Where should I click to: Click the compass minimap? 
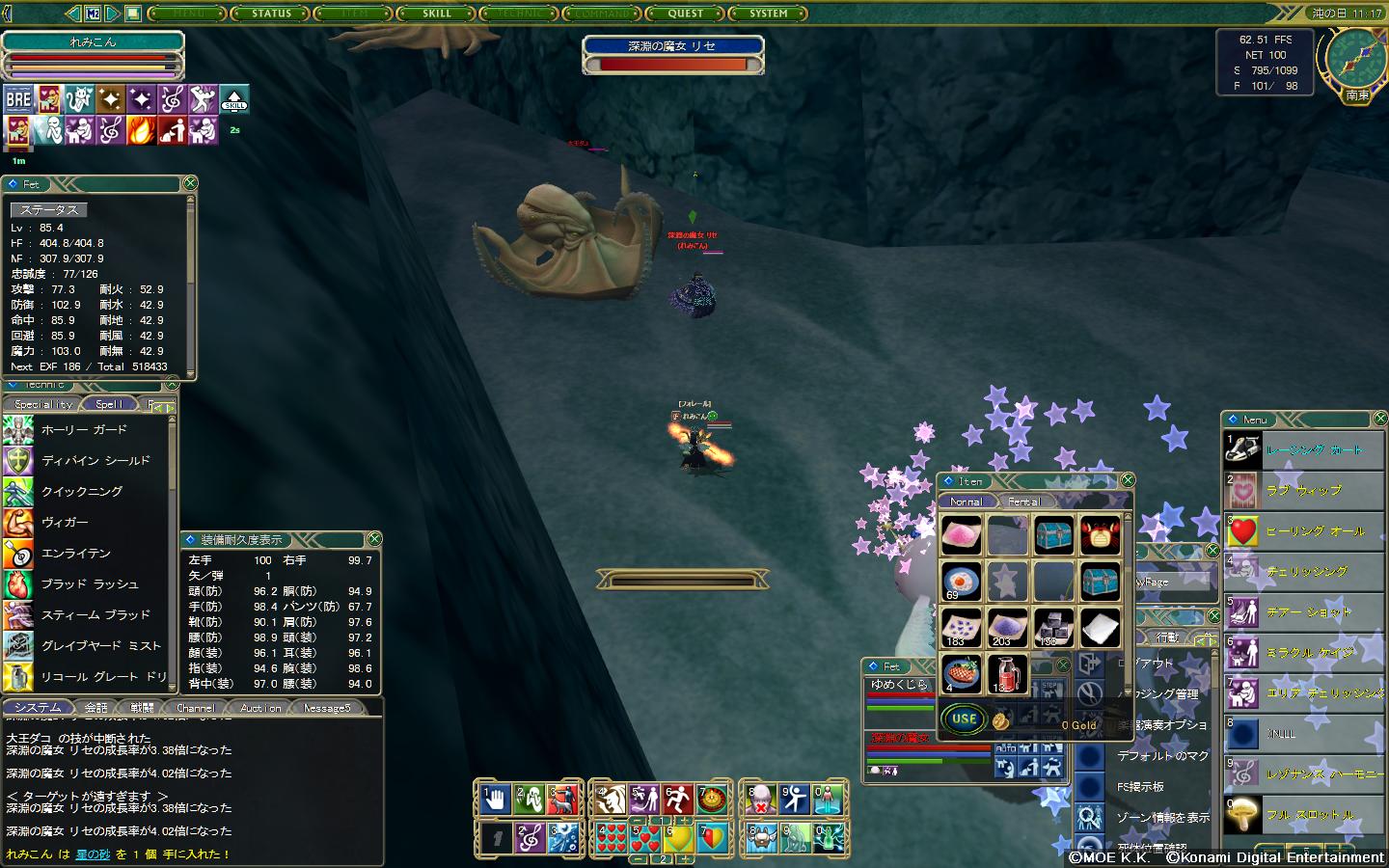pyautogui.click(x=1355, y=59)
